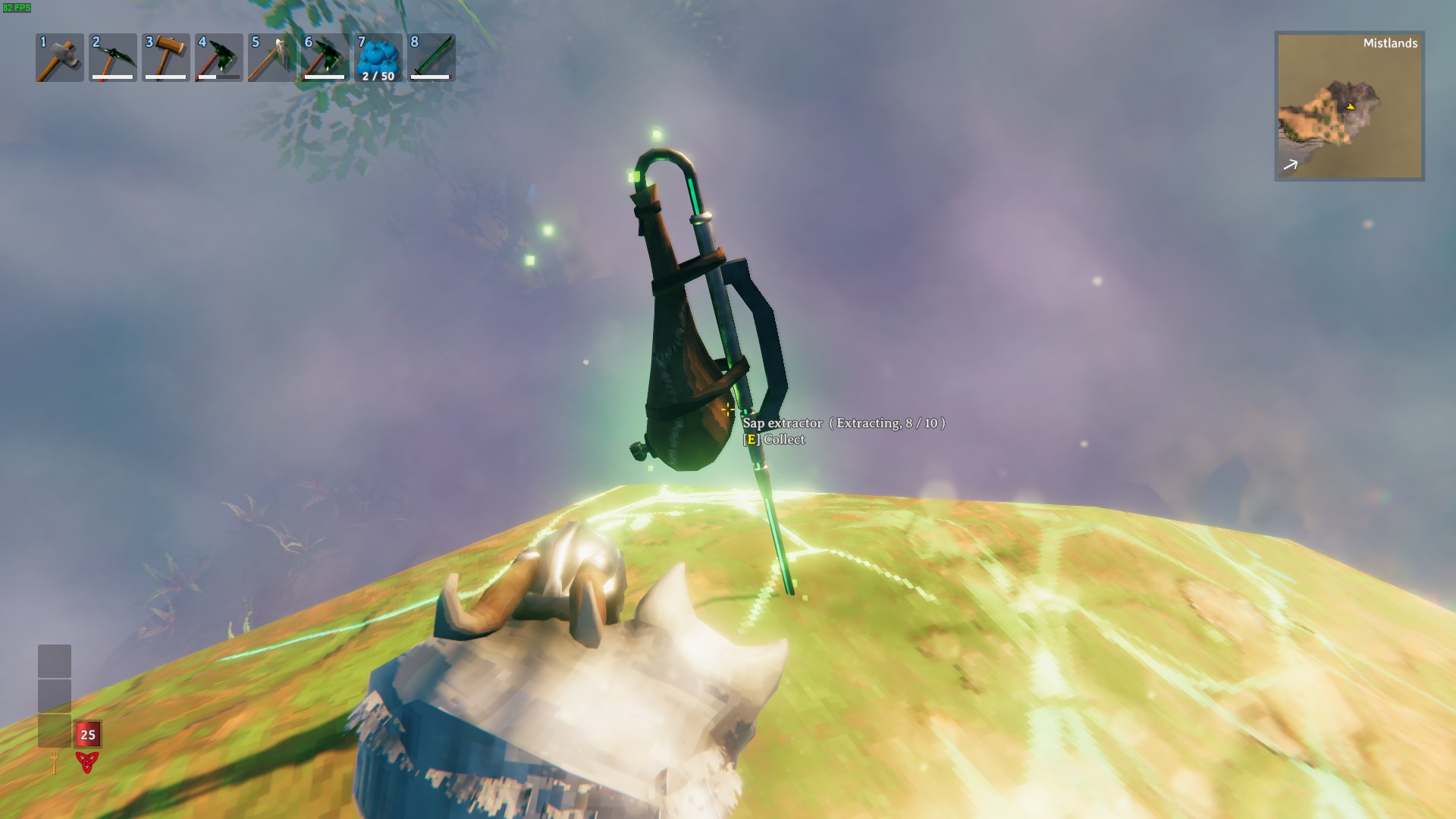The width and height of the screenshot is (1456, 819).
Task: Equip the green axe in slot 6
Action: [x=325, y=58]
